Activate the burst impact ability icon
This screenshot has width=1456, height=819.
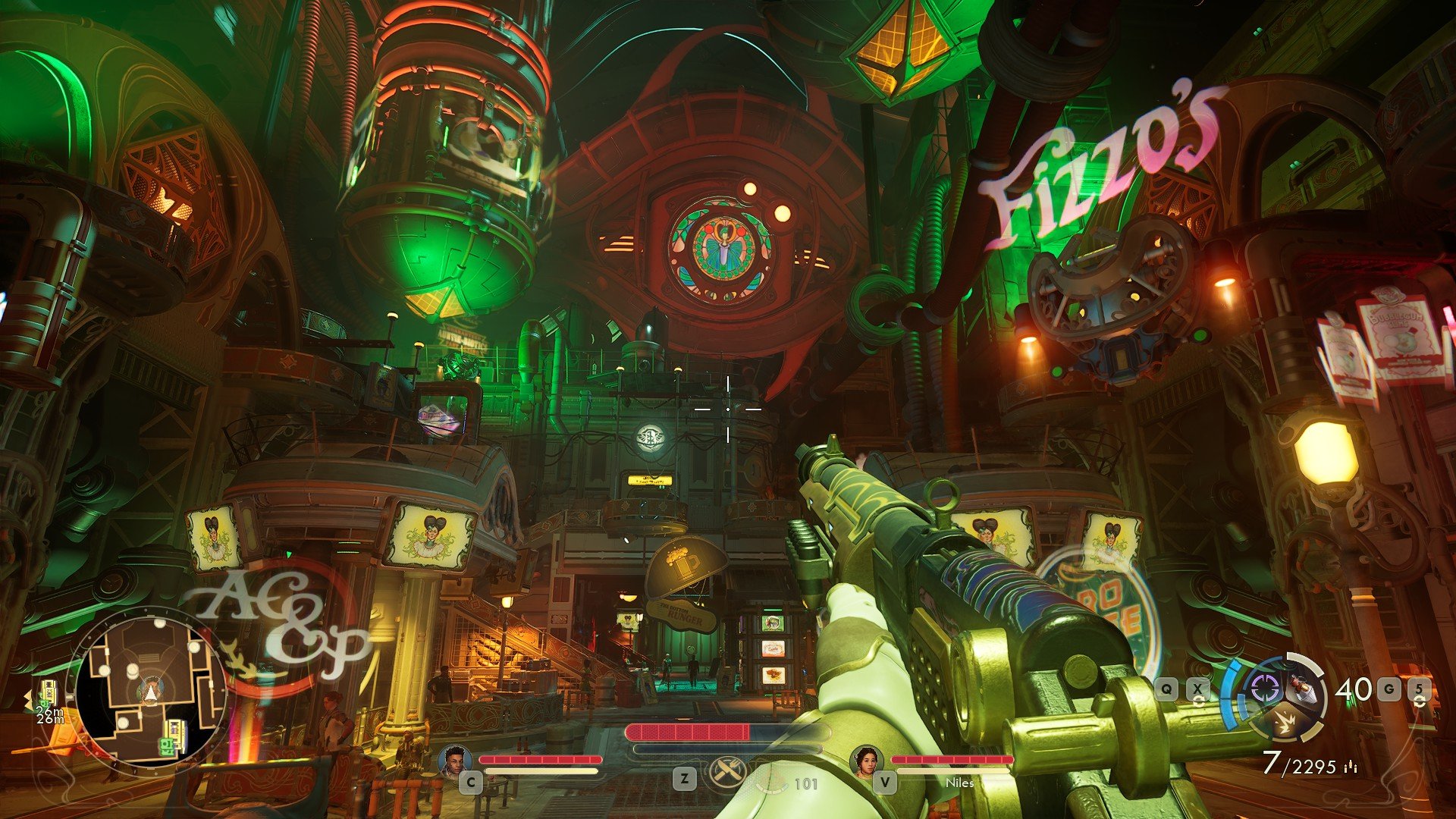click(1285, 723)
